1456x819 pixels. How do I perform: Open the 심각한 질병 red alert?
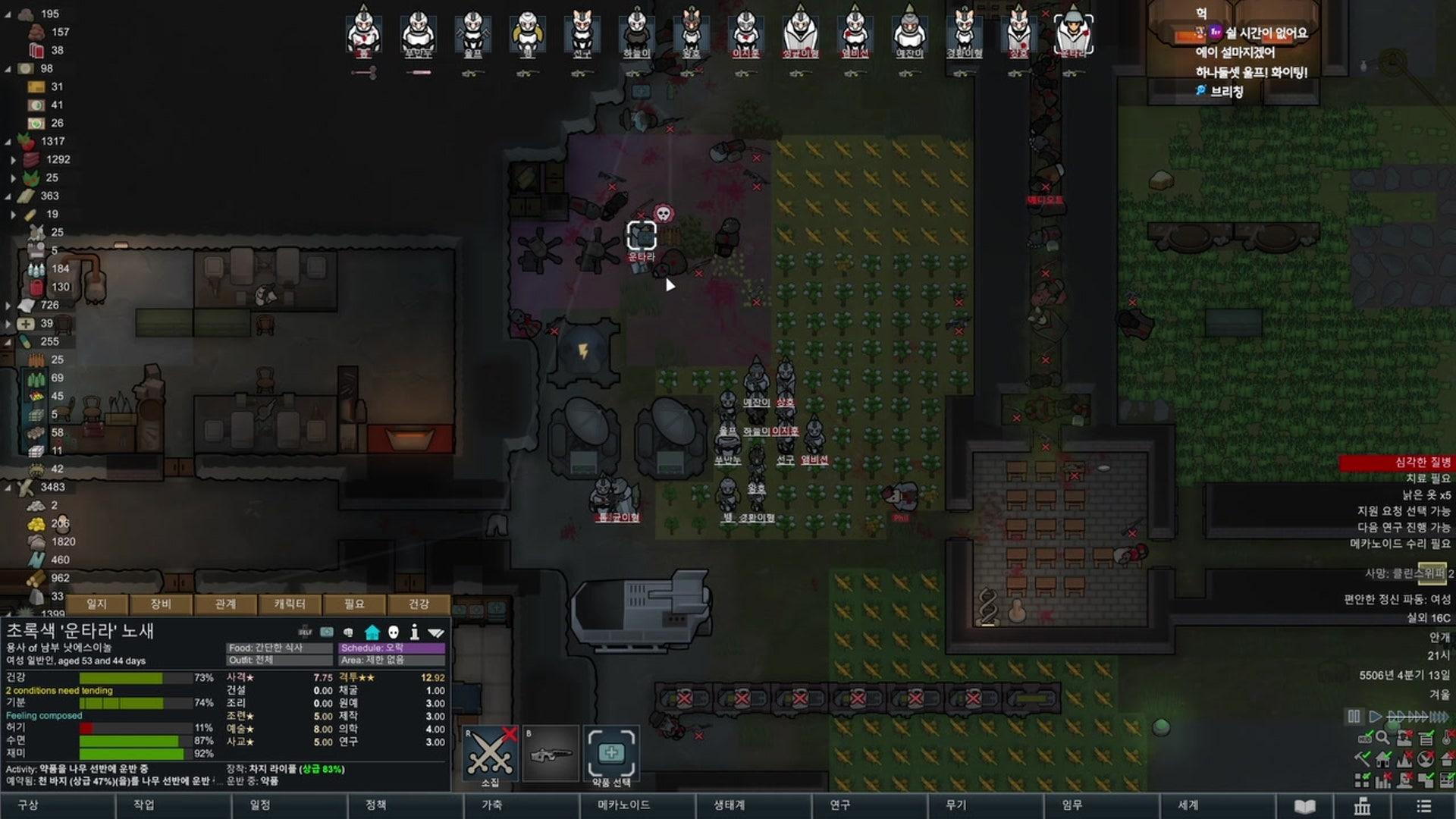tap(1397, 462)
